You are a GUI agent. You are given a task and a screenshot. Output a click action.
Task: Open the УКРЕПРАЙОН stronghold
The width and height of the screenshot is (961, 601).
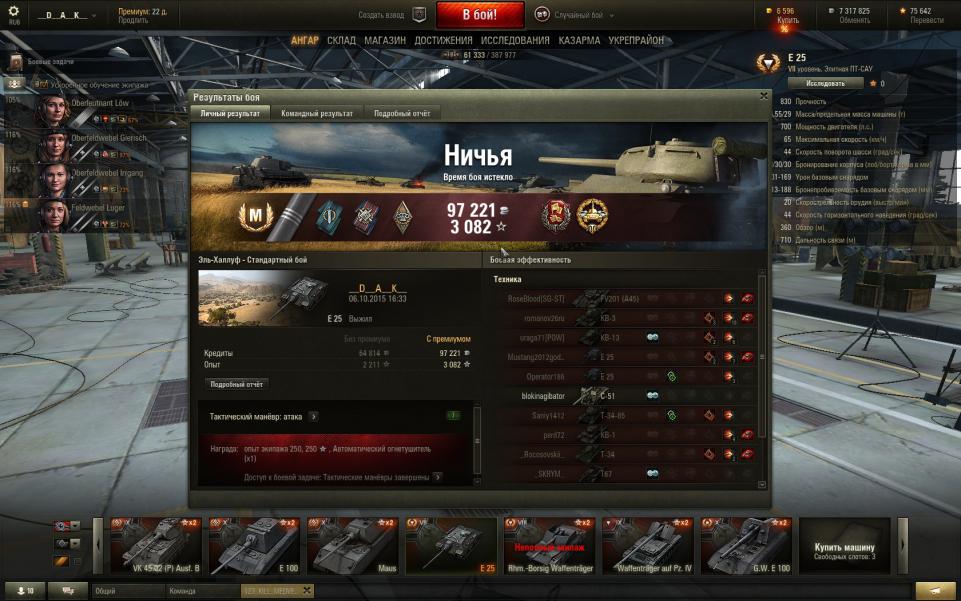[x=636, y=40]
